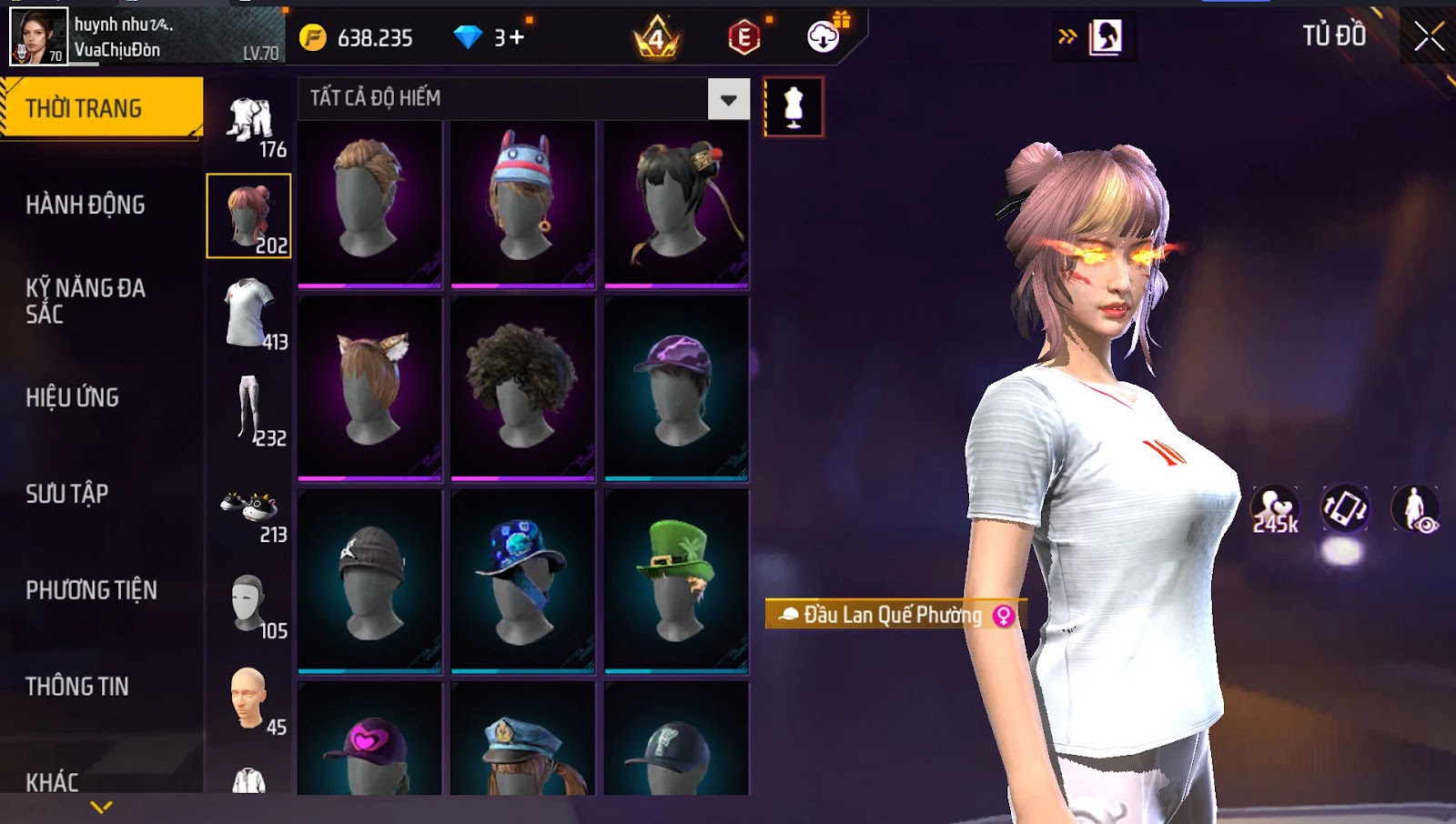Open the Tất Cả Độ Hiếm rarity dropdown

point(728,99)
